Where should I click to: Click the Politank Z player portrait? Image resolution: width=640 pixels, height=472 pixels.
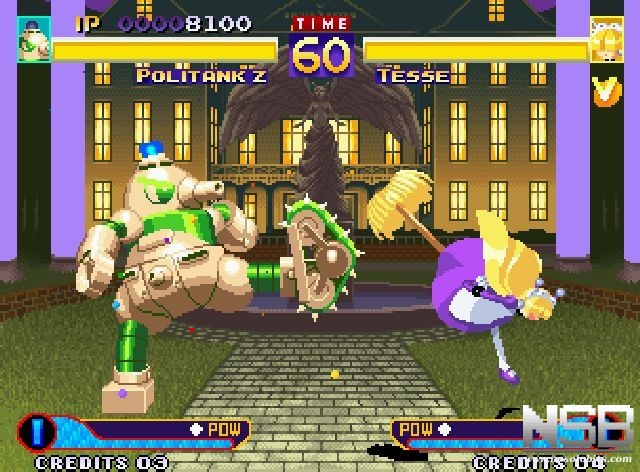[x=34, y=41]
